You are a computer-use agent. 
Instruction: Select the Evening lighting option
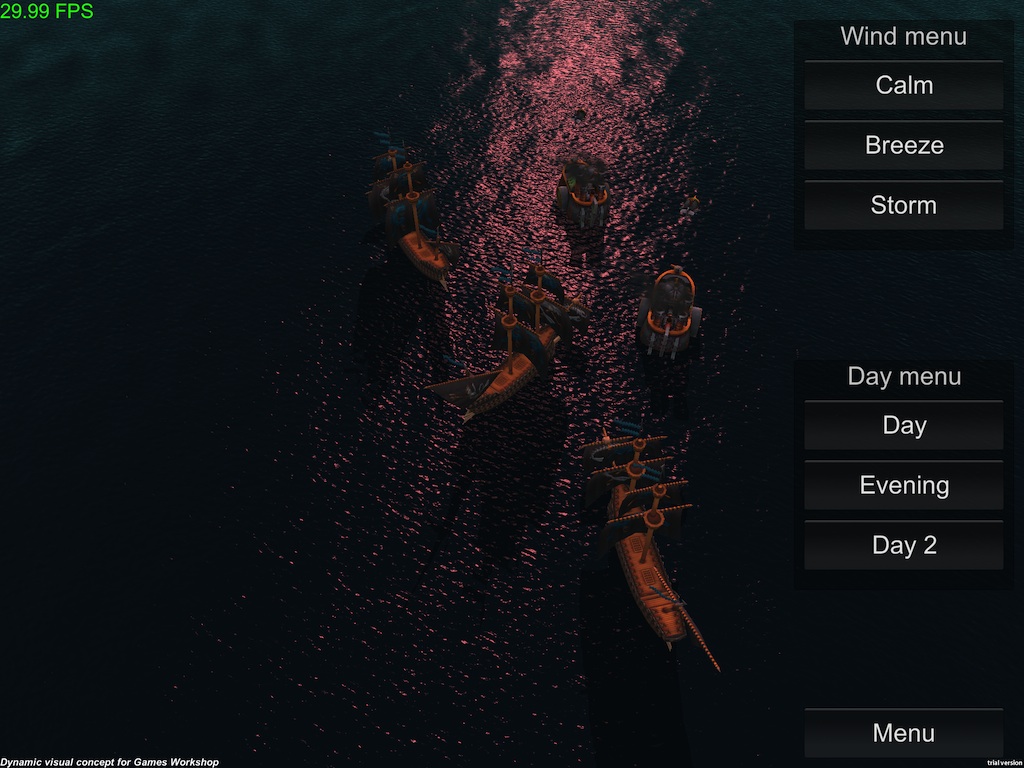pos(904,486)
